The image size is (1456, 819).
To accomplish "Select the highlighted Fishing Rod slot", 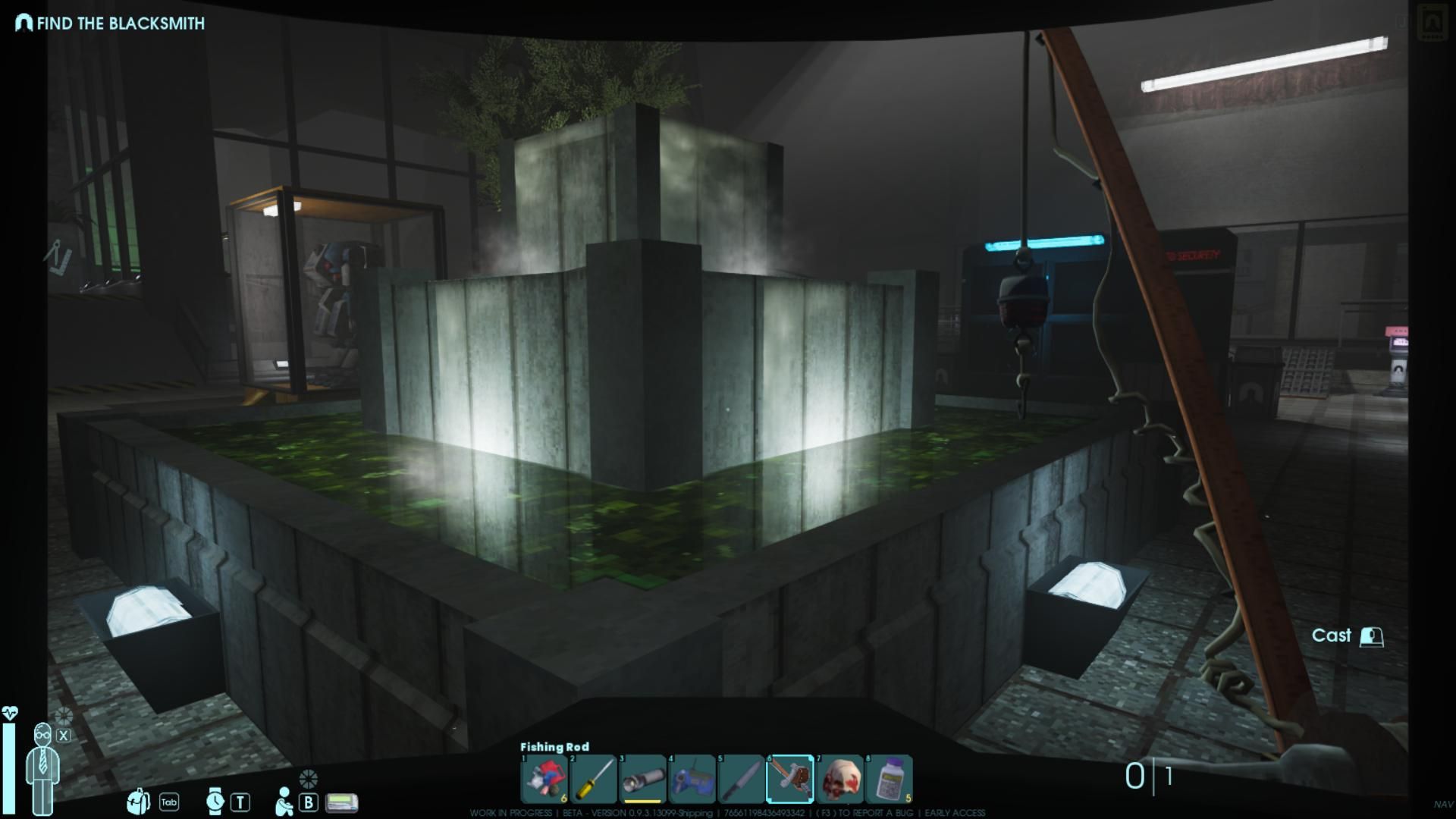I will pos(790,779).
